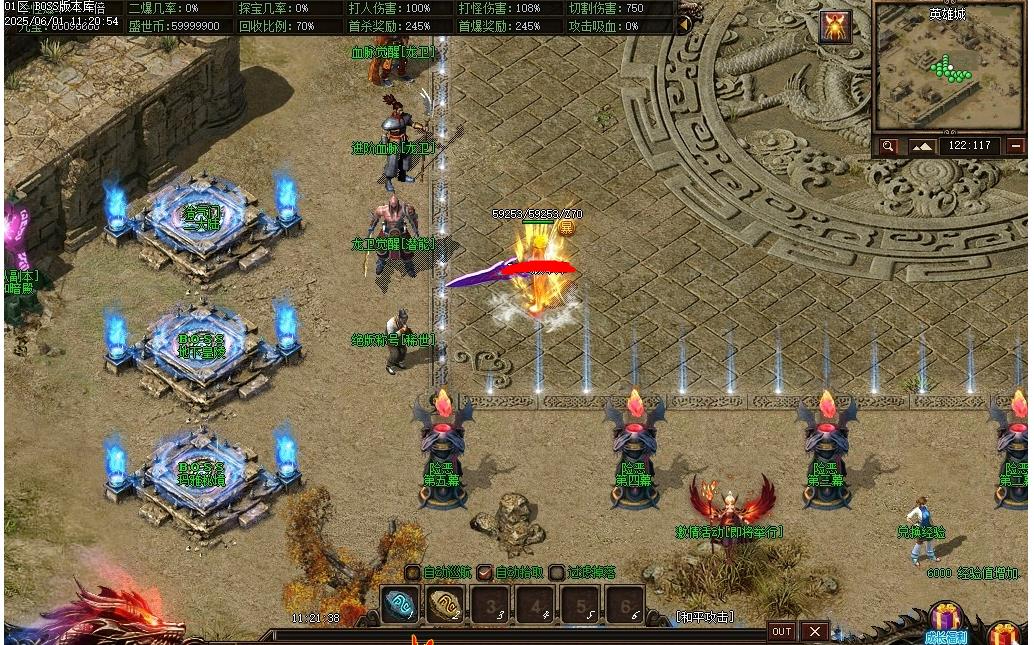Click the mountain icon button below the minimap
1034x645 pixels.
click(x=921, y=146)
